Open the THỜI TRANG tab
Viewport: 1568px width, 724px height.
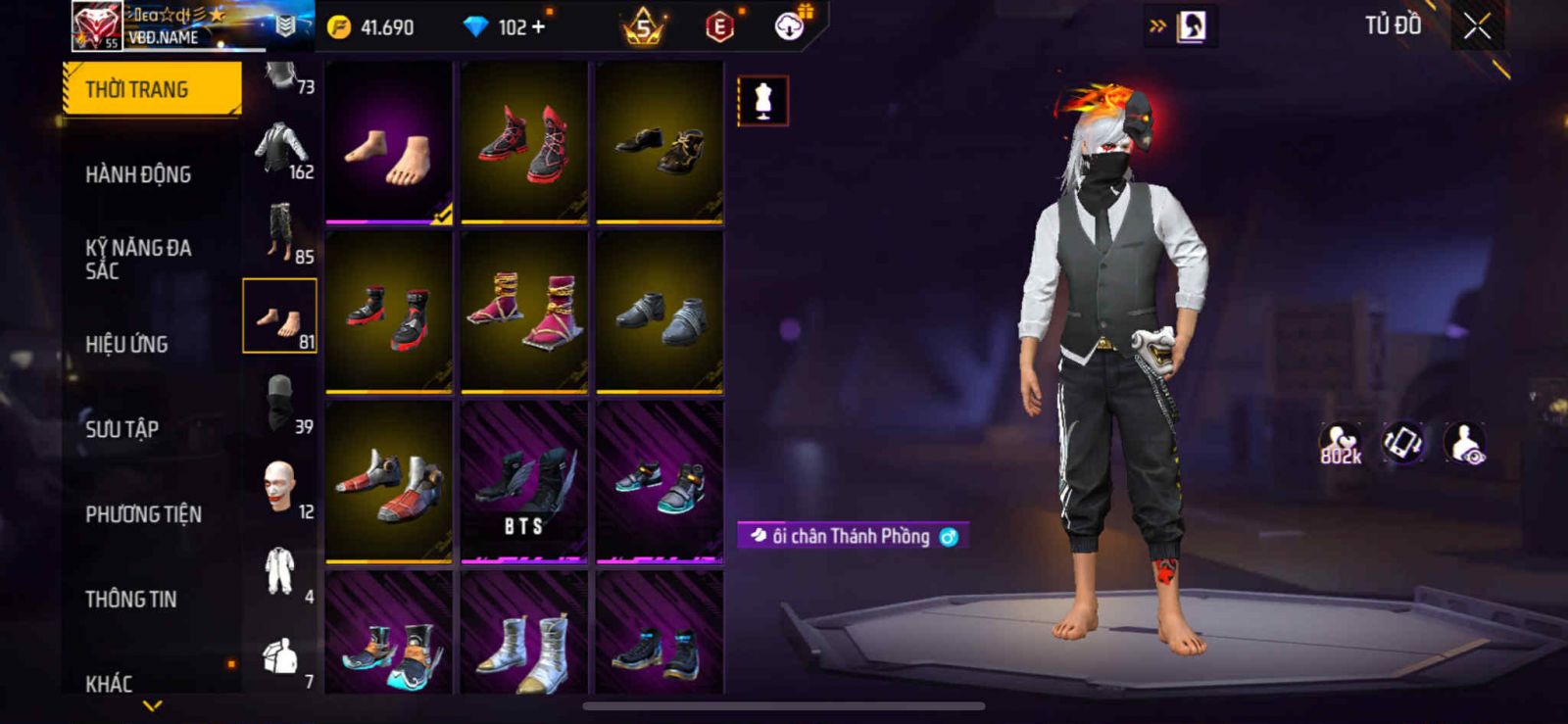point(151,89)
